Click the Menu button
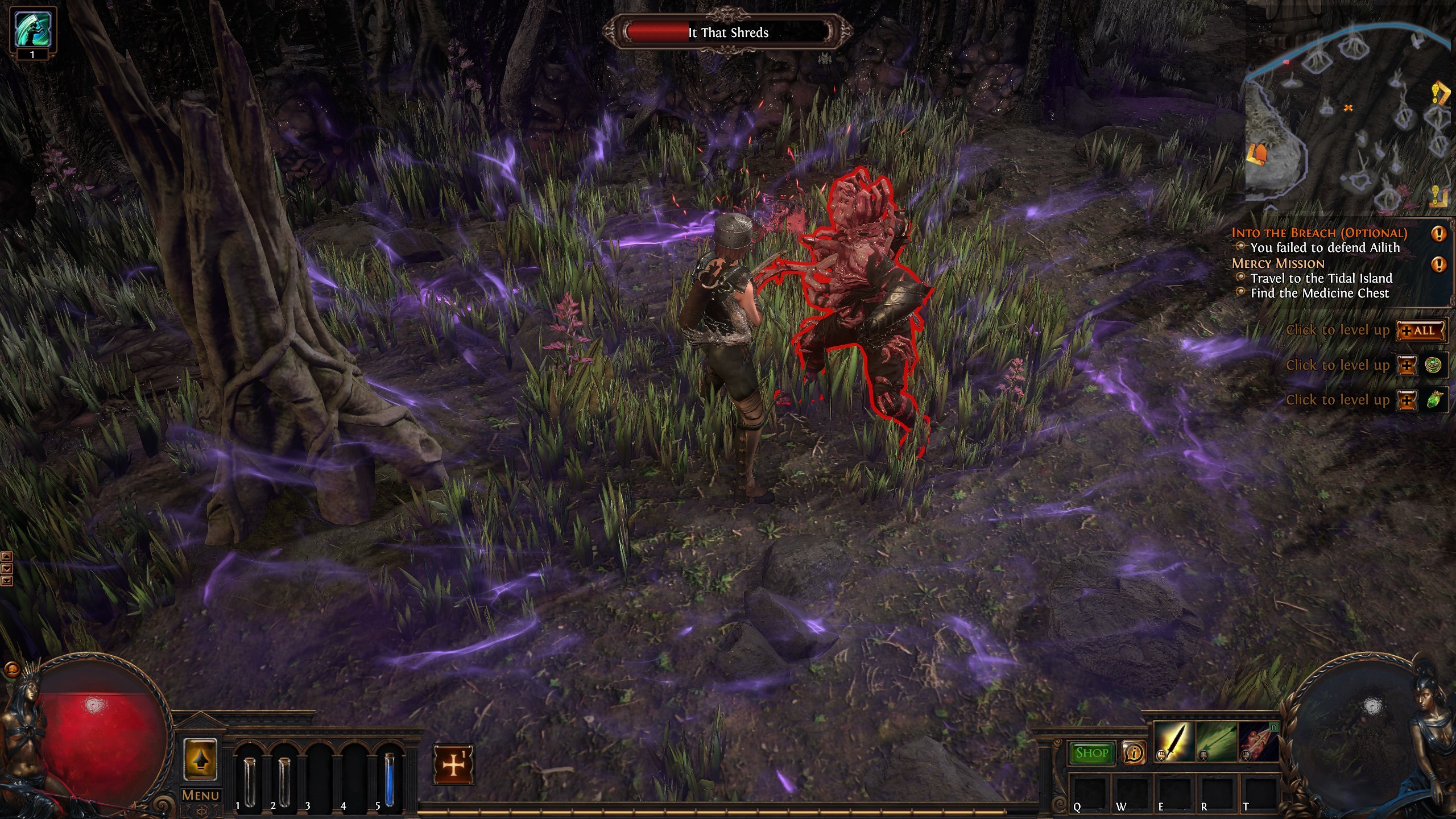 (x=200, y=795)
